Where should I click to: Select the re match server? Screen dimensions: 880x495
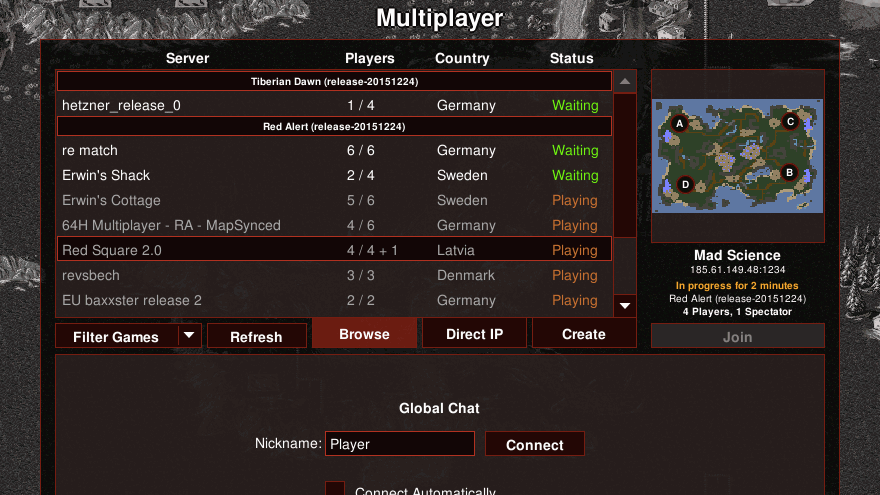[333, 150]
